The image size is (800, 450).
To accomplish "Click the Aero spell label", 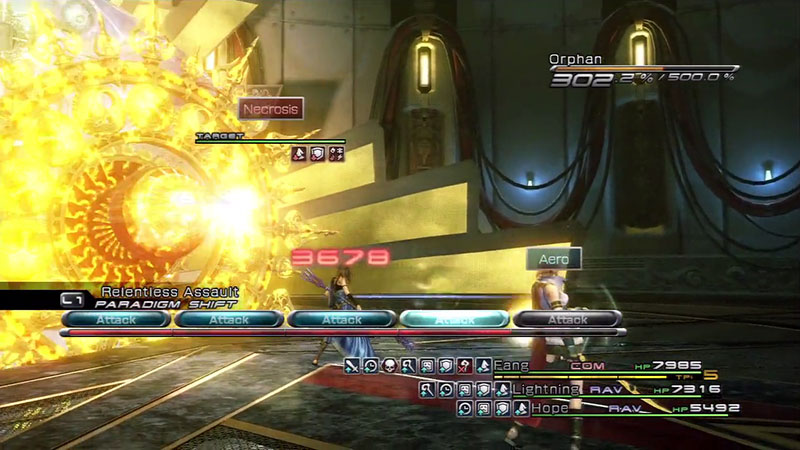I will point(554,259).
